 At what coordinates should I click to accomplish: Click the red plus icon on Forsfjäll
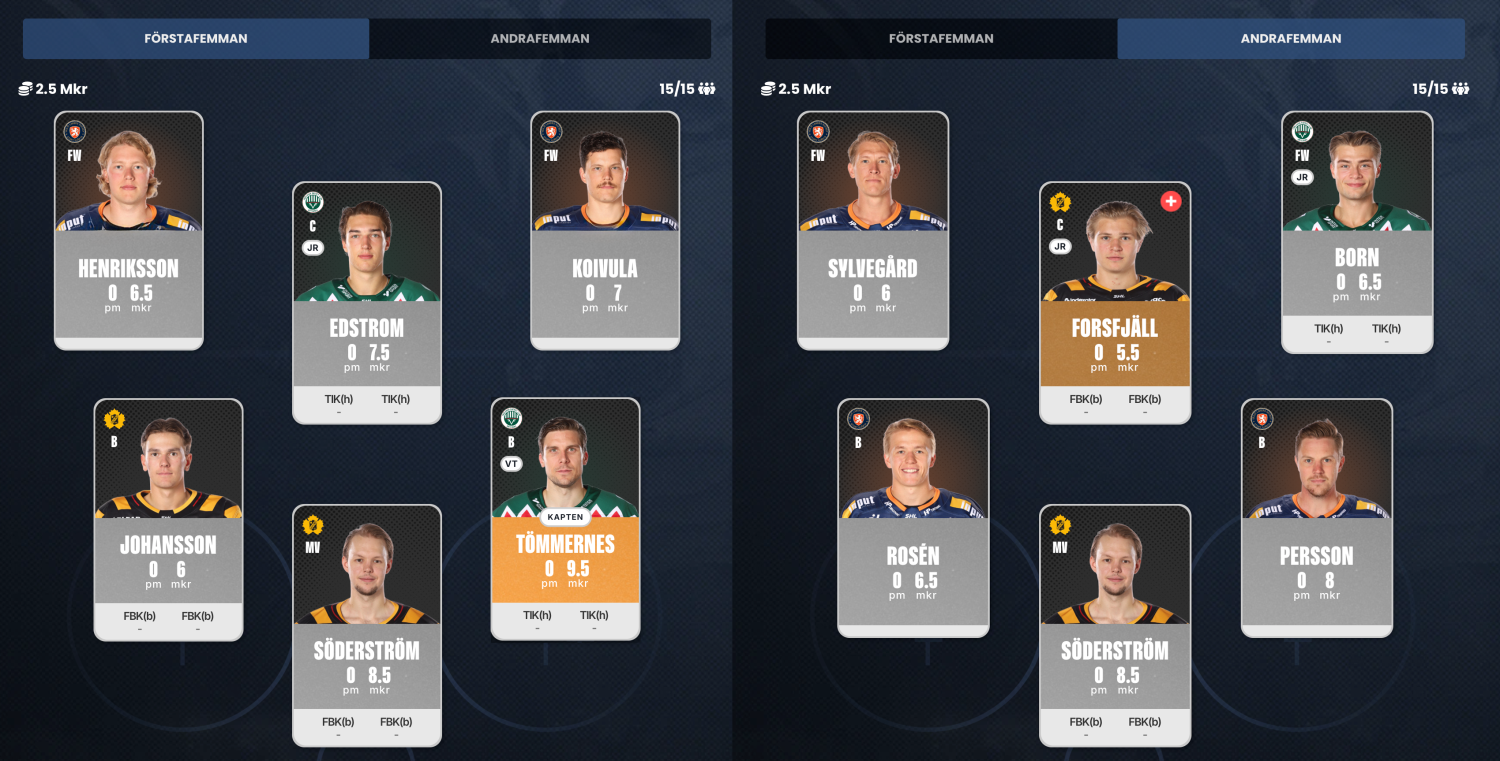[x=1170, y=202]
